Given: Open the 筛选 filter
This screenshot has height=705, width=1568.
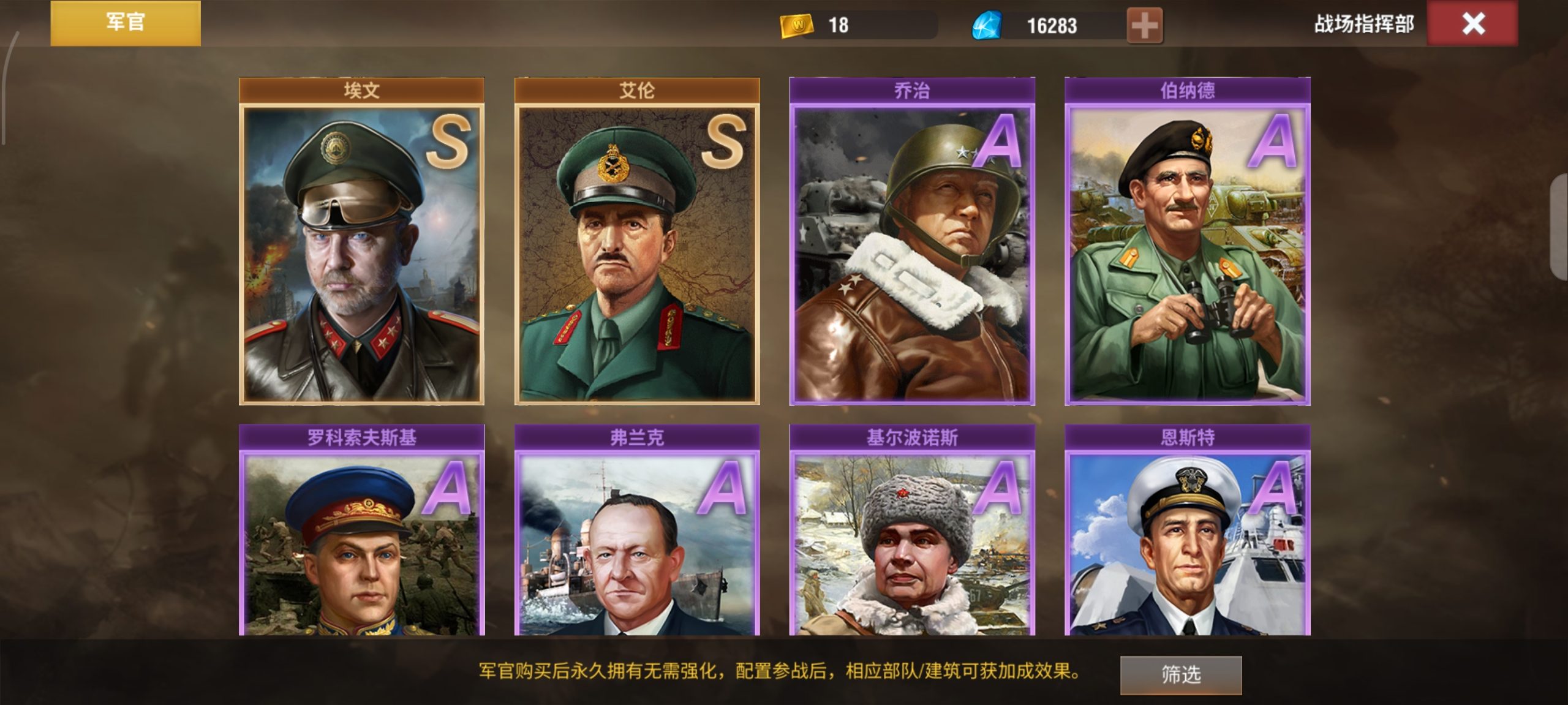Looking at the screenshot, I should tap(1180, 674).
